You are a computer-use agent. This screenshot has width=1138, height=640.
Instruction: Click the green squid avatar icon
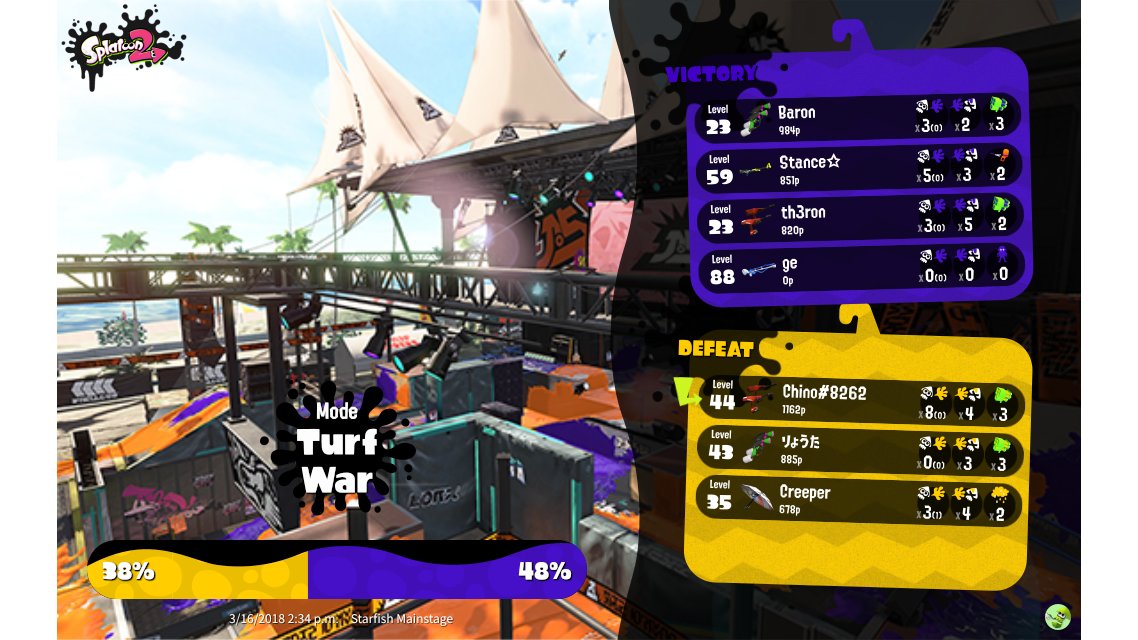(x=1058, y=617)
